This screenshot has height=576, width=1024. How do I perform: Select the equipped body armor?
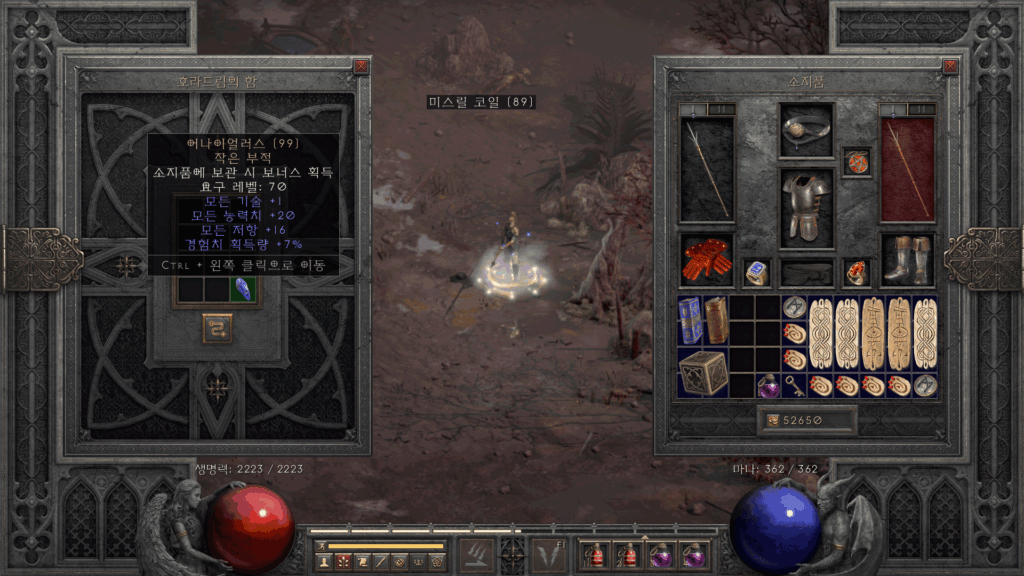806,207
